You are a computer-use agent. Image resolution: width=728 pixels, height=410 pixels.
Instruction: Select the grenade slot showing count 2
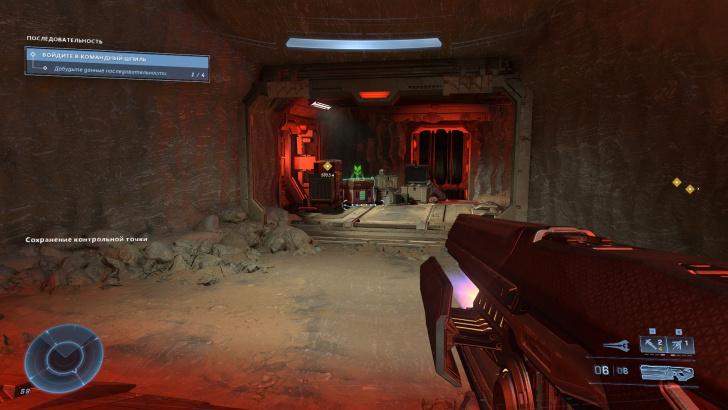(x=652, y=345)
